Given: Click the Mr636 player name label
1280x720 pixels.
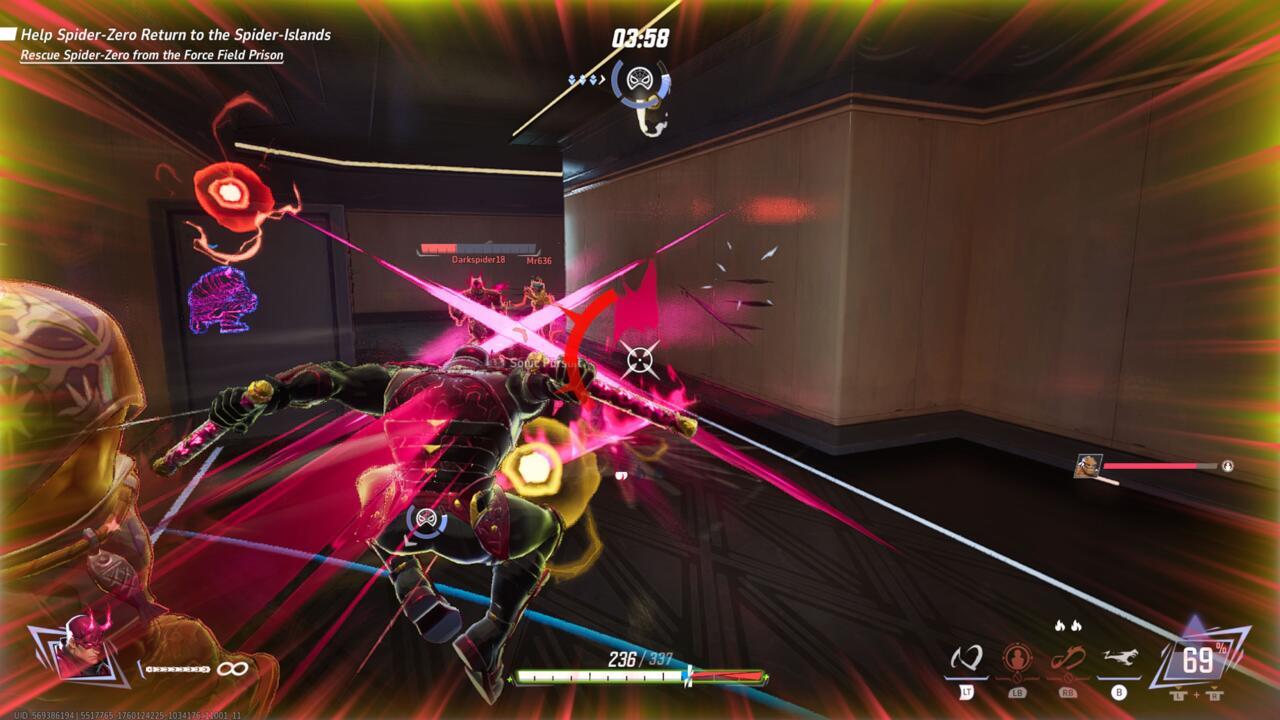Looking at the screenshot, I should pos(541,262).
